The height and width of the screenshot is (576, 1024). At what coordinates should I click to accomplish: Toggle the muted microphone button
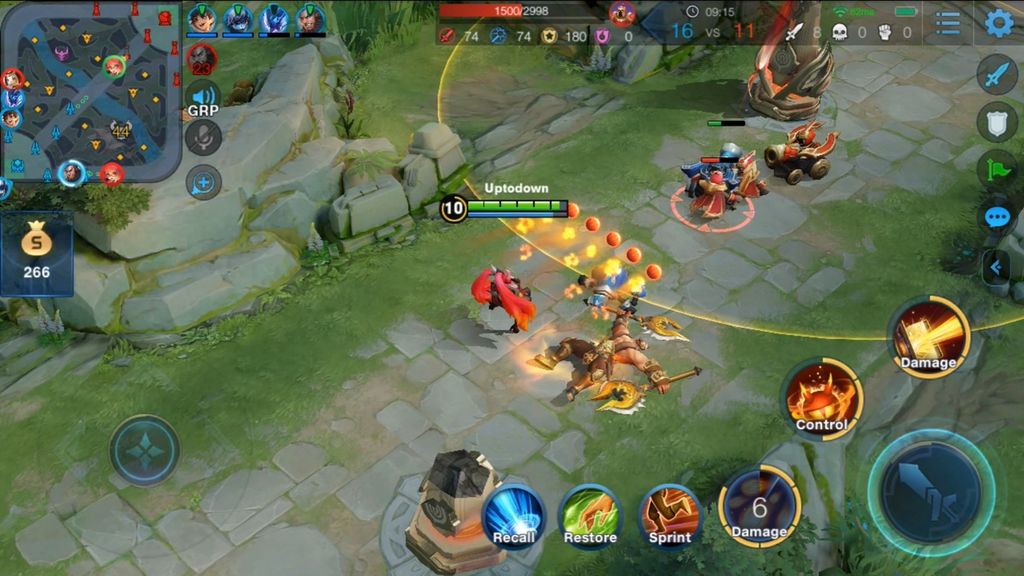pos(203,138)
